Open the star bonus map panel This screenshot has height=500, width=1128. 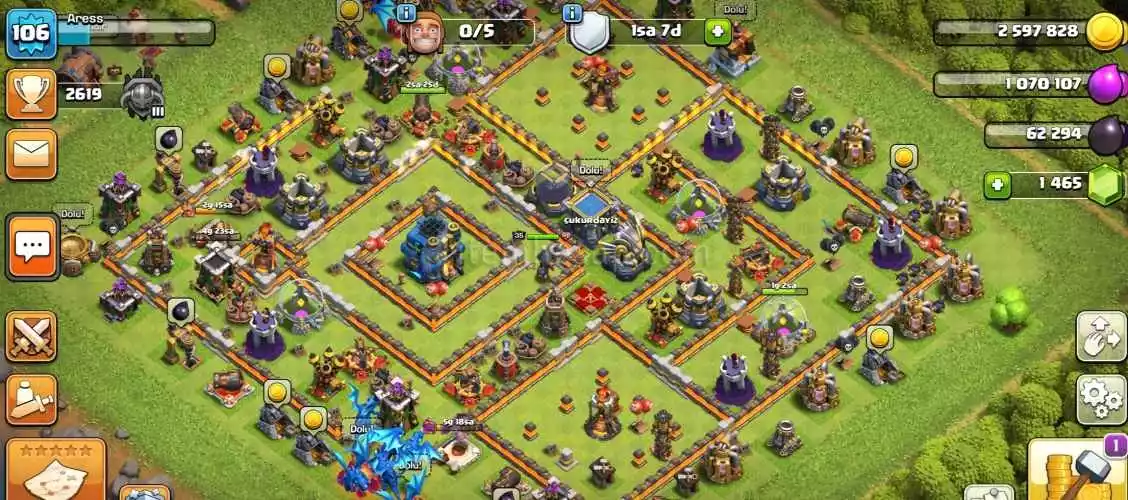62,468
